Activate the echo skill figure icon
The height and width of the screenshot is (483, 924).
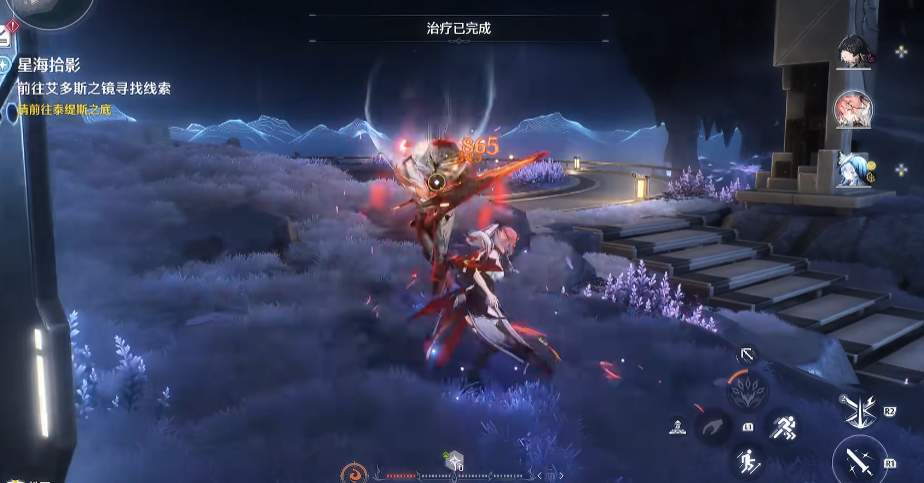point(677,429)
